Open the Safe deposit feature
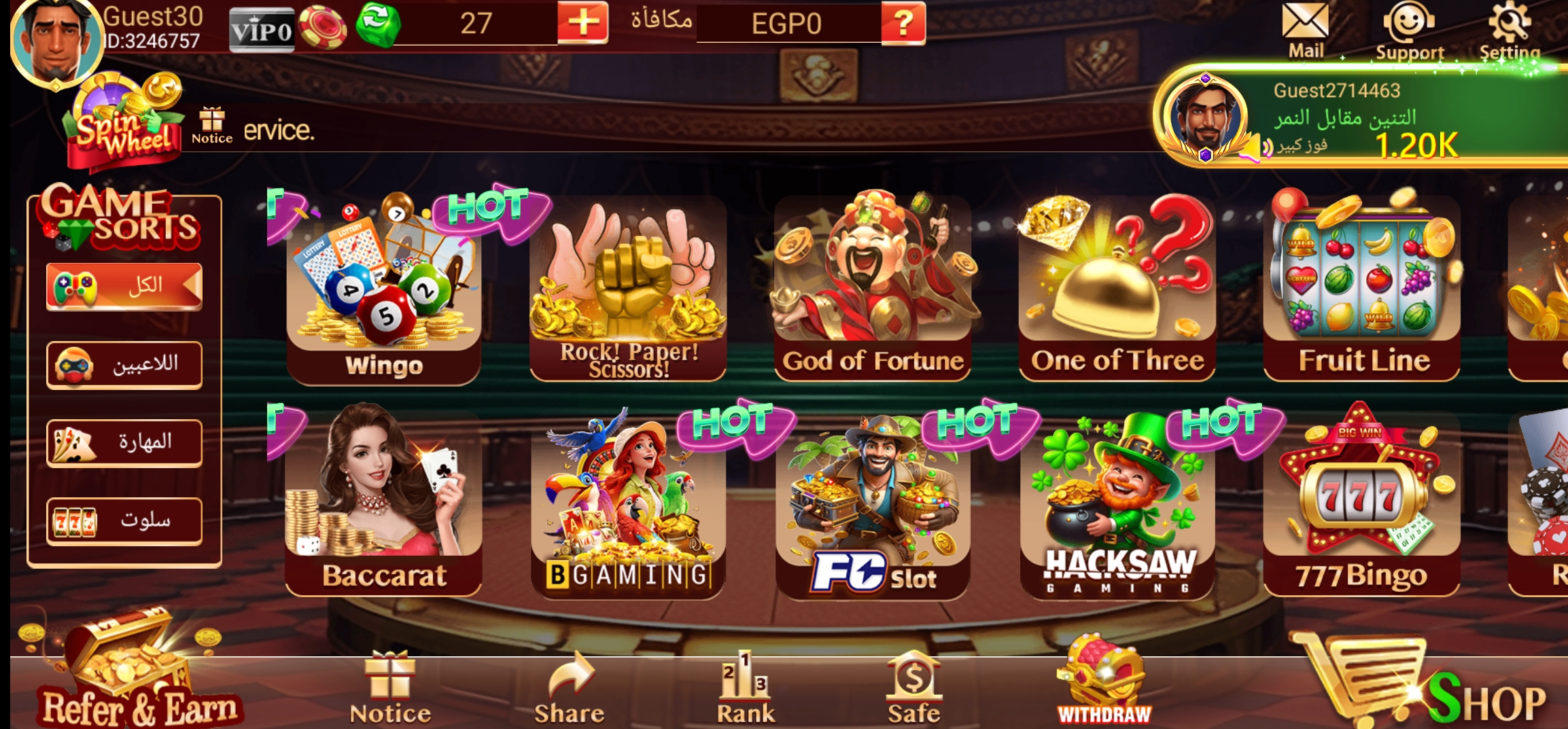The width and height of the screenshot is (1568, 729). click(913, 686)
